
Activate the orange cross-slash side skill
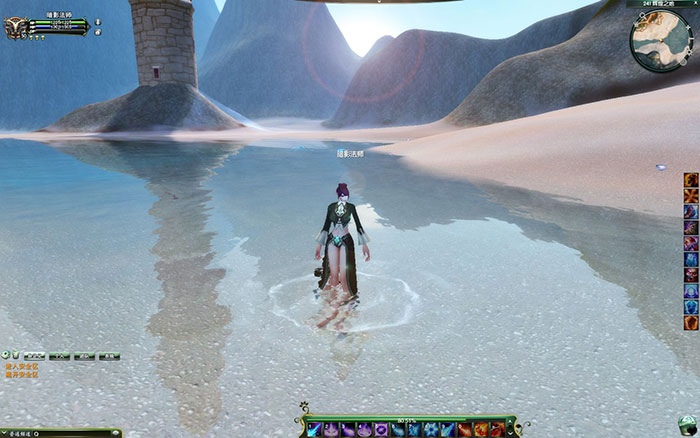690,196
